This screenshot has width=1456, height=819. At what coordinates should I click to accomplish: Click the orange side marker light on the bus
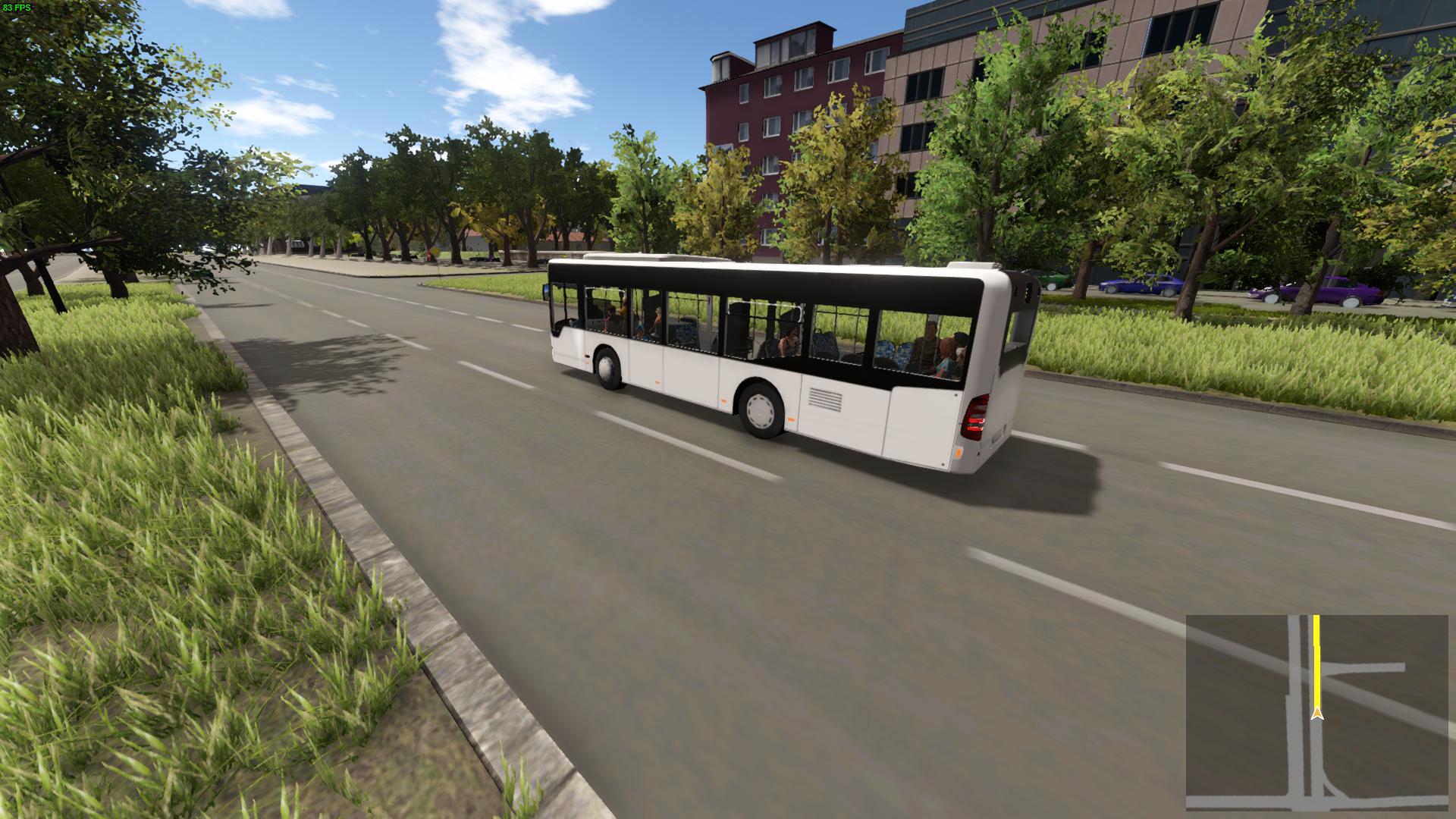[x=657, y=382]
